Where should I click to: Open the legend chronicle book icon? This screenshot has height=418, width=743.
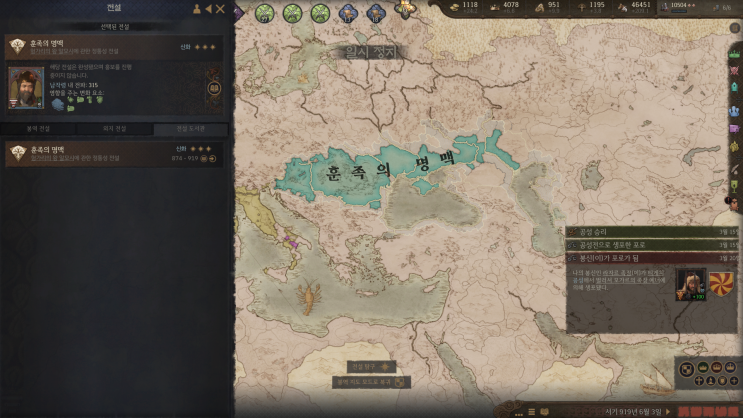(214, 88)
